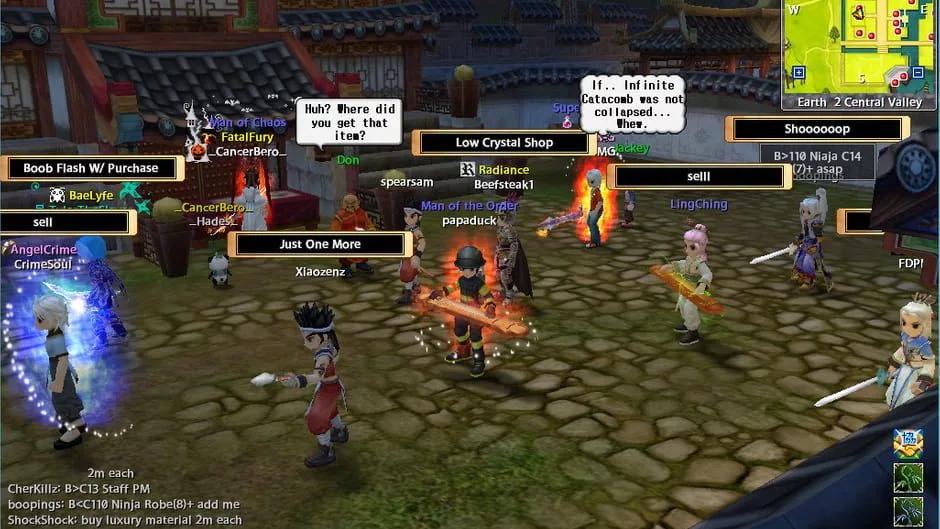Select the blue bamboo buff icon

point(908,510)
